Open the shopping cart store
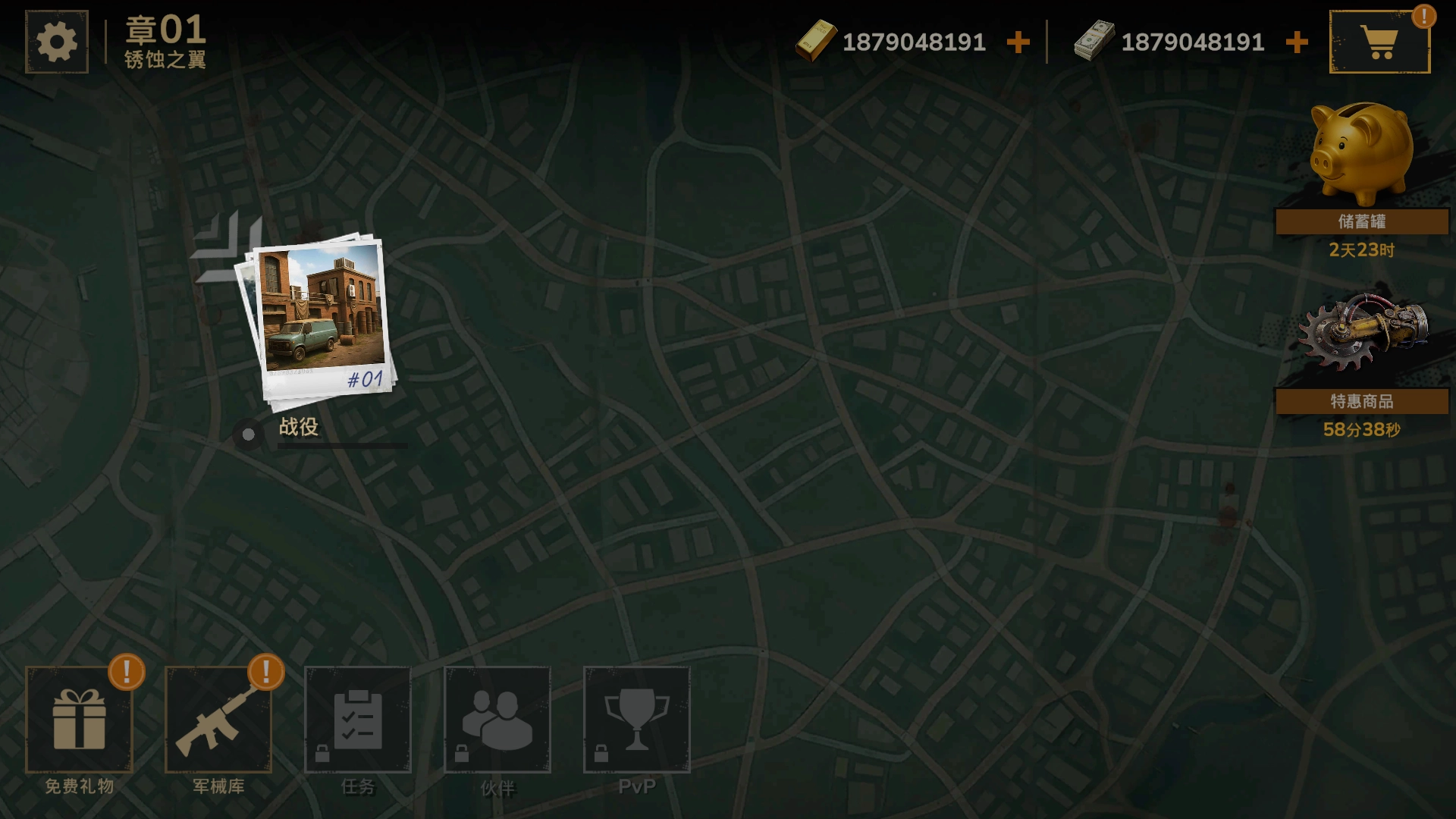1456x819 pixels. [x=1379, y=42]
